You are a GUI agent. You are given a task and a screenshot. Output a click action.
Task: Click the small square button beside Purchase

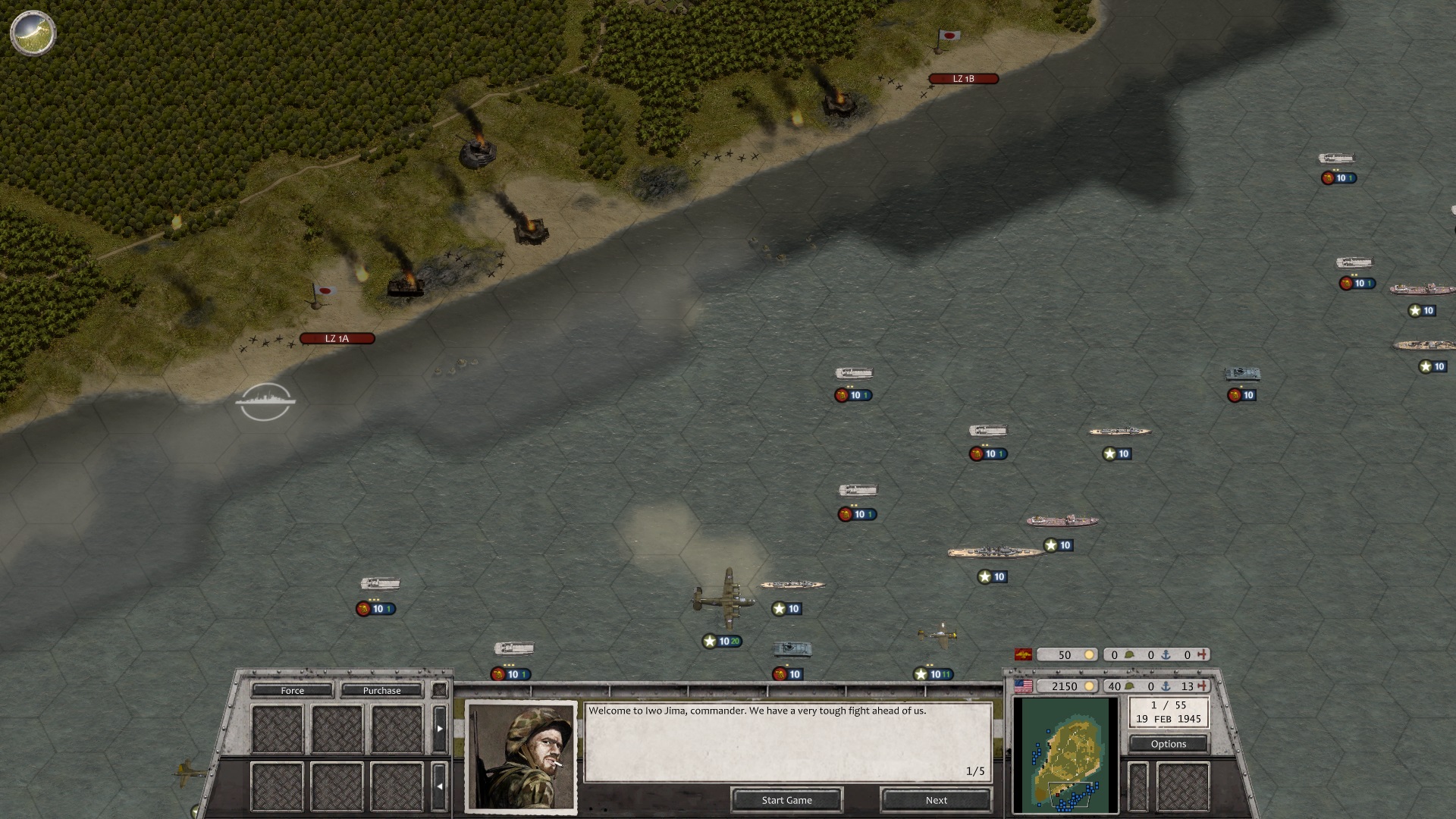tap(439, 690)
